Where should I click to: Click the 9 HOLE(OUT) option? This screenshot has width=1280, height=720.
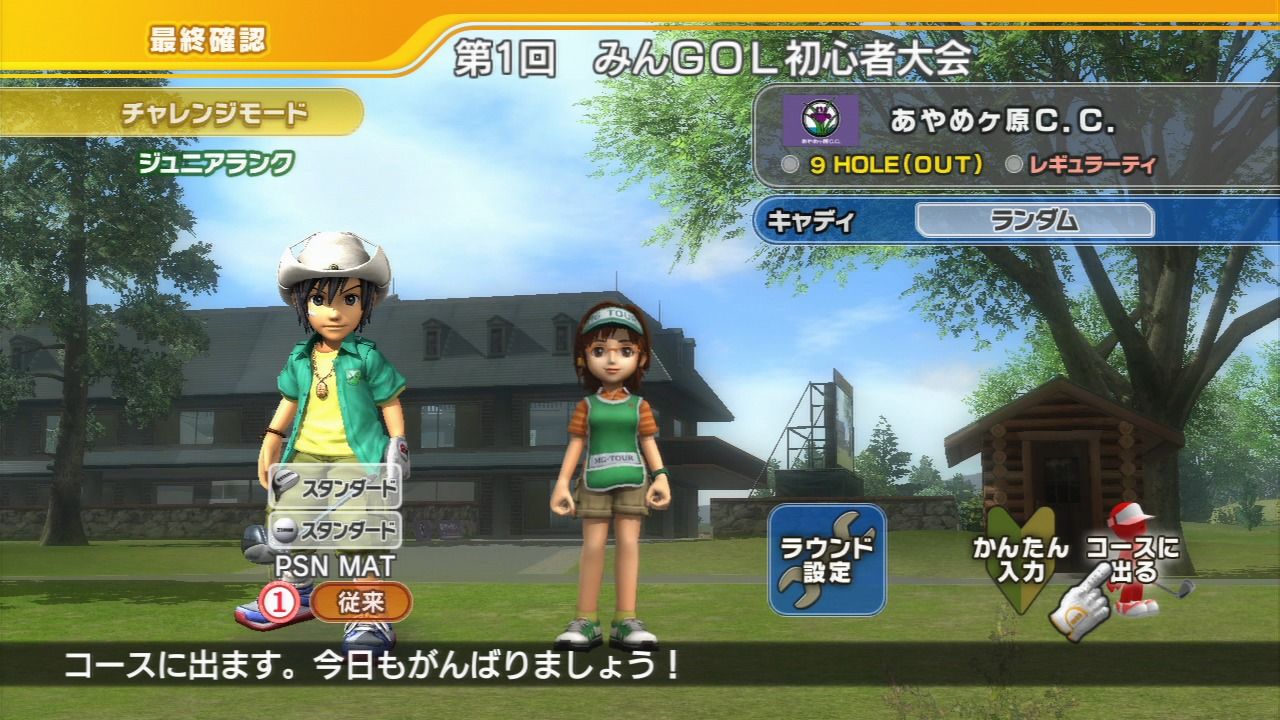pos(883,165)
